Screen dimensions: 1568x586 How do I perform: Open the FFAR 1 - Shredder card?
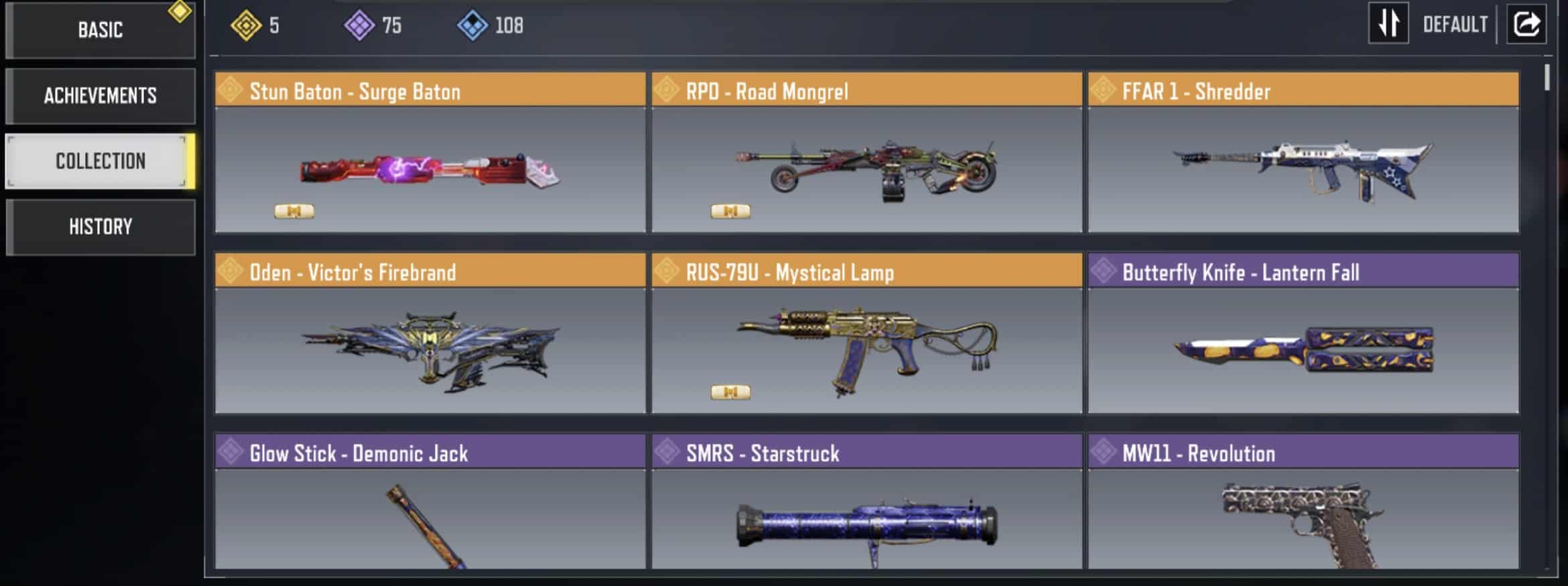click(1303, 153)
